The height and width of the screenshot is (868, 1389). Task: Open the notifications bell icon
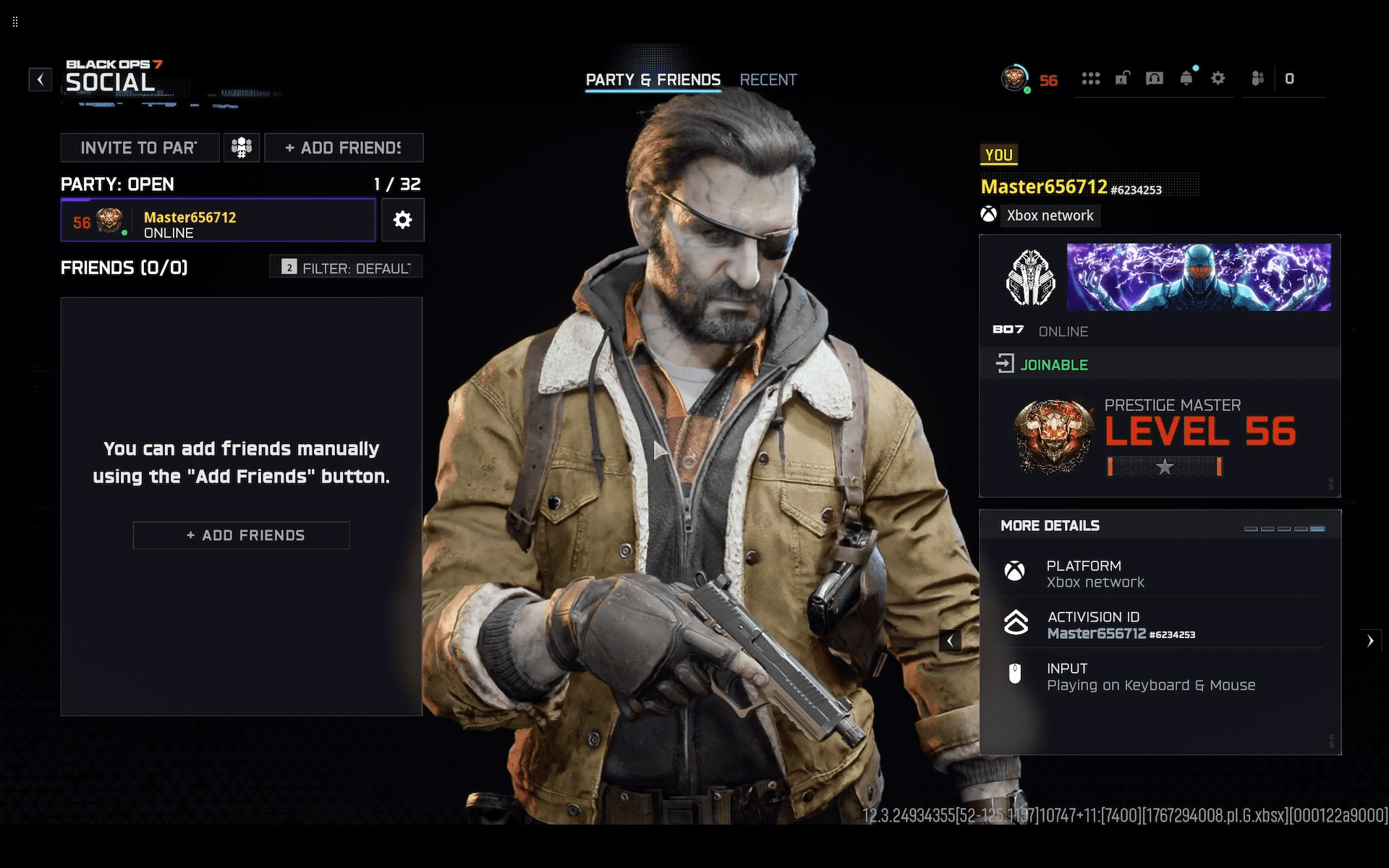pyautogui.click(x=1186, y=78)
